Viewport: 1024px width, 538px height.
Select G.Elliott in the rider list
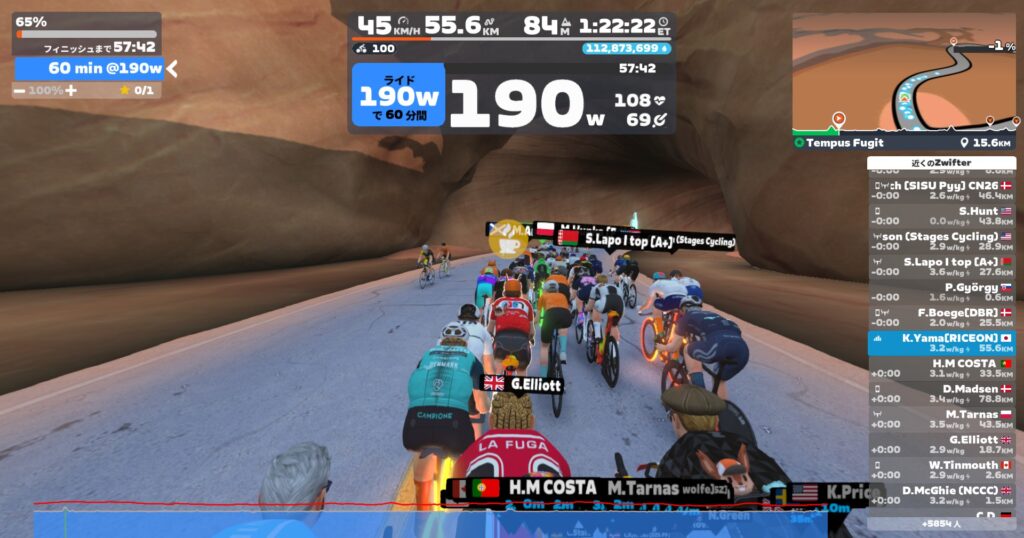pos(941,444)
